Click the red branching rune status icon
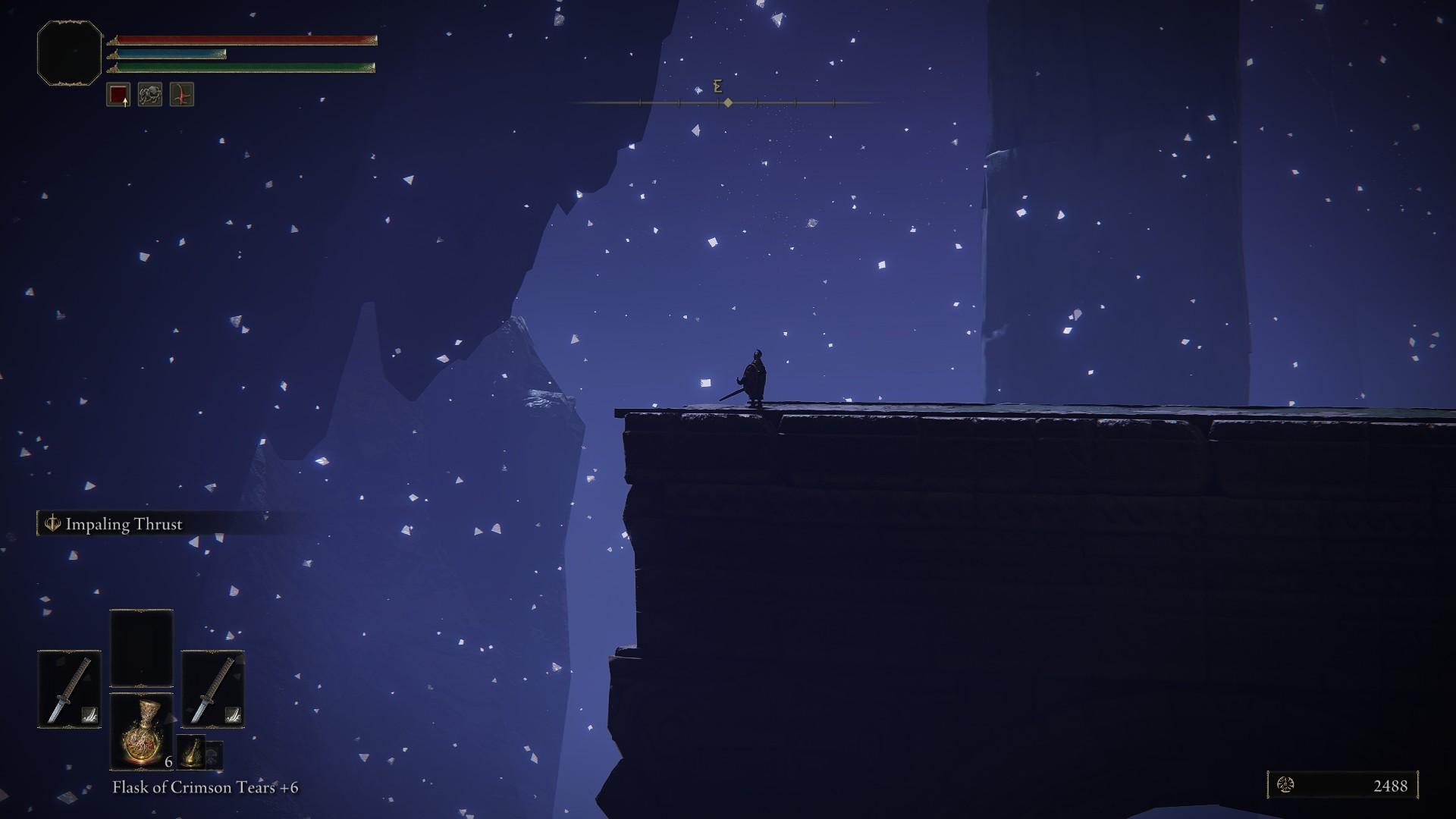Image resolution: width=1456 pixels, height=819 pixels. (182, 95)
